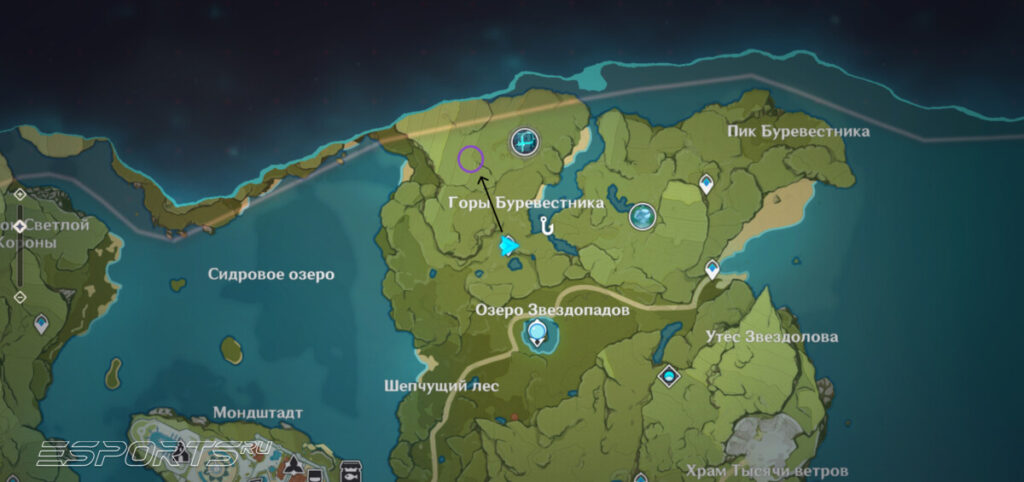Screen dimensions: 1024x482
Task: Click the zoom-out button on the map slider
Action: [x=19, y=298]
